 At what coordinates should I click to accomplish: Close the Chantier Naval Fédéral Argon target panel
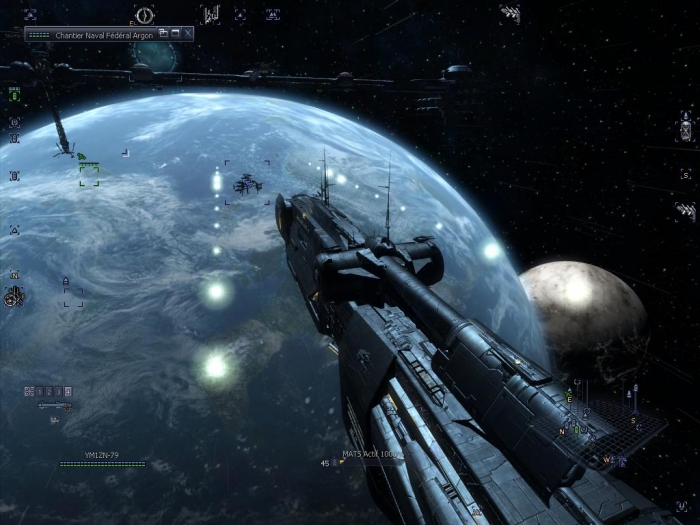click(x=187, y=33)
